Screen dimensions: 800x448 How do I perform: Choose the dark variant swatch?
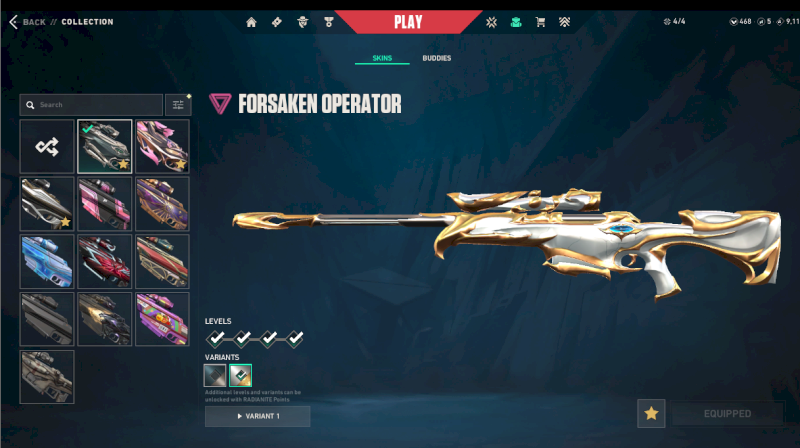click(215, 376)
